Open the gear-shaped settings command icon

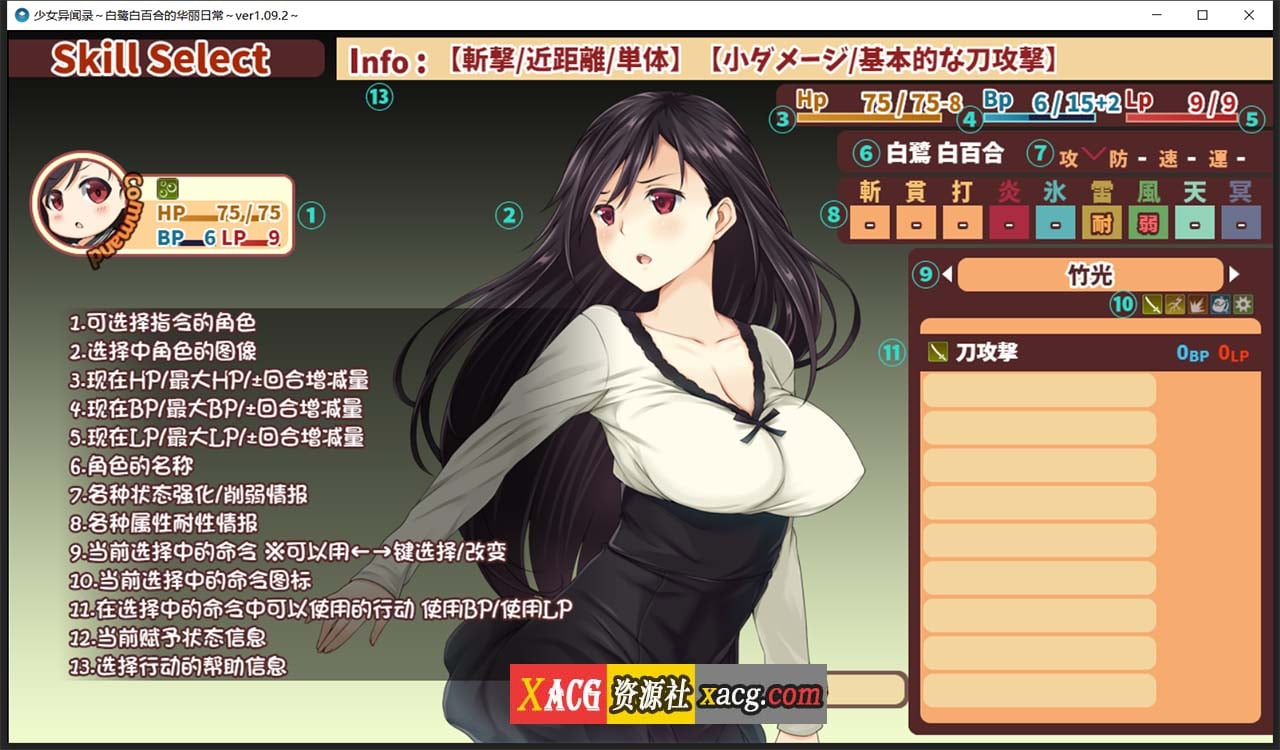click(x=1242, y=305)
